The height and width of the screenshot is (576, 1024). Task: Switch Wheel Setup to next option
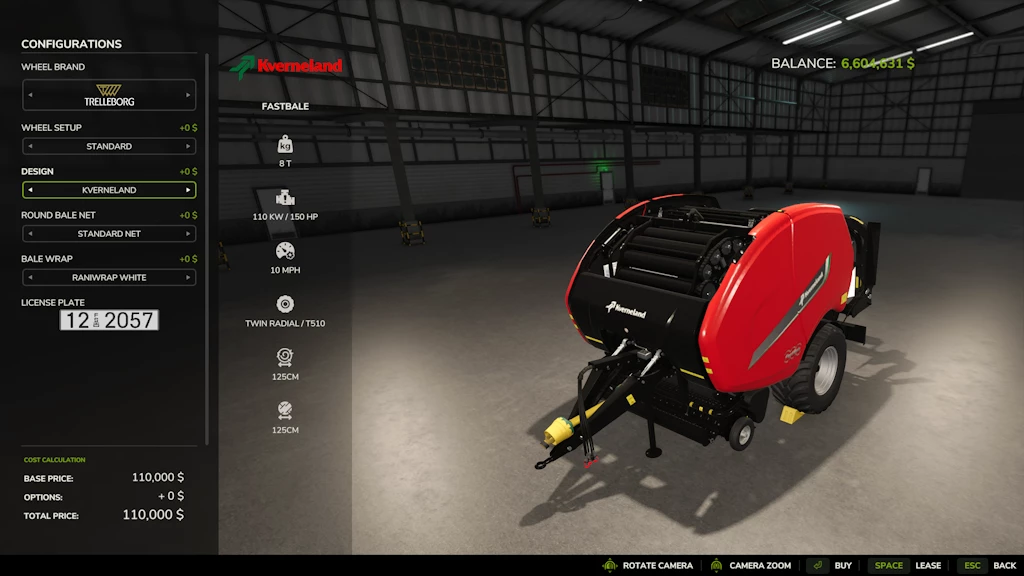(188, 146)
